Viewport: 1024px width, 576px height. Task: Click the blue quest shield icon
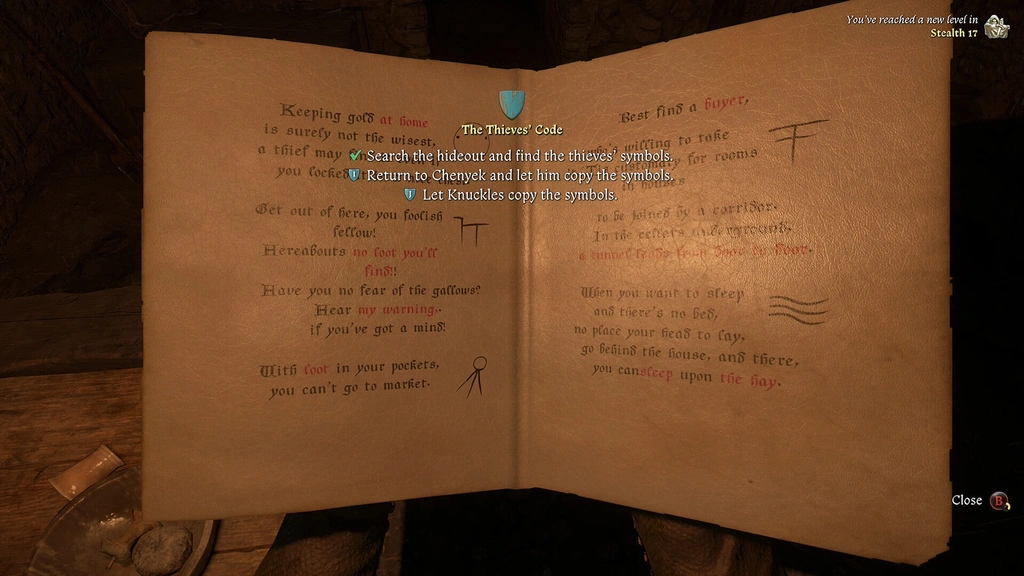click(x=512, y=103)
